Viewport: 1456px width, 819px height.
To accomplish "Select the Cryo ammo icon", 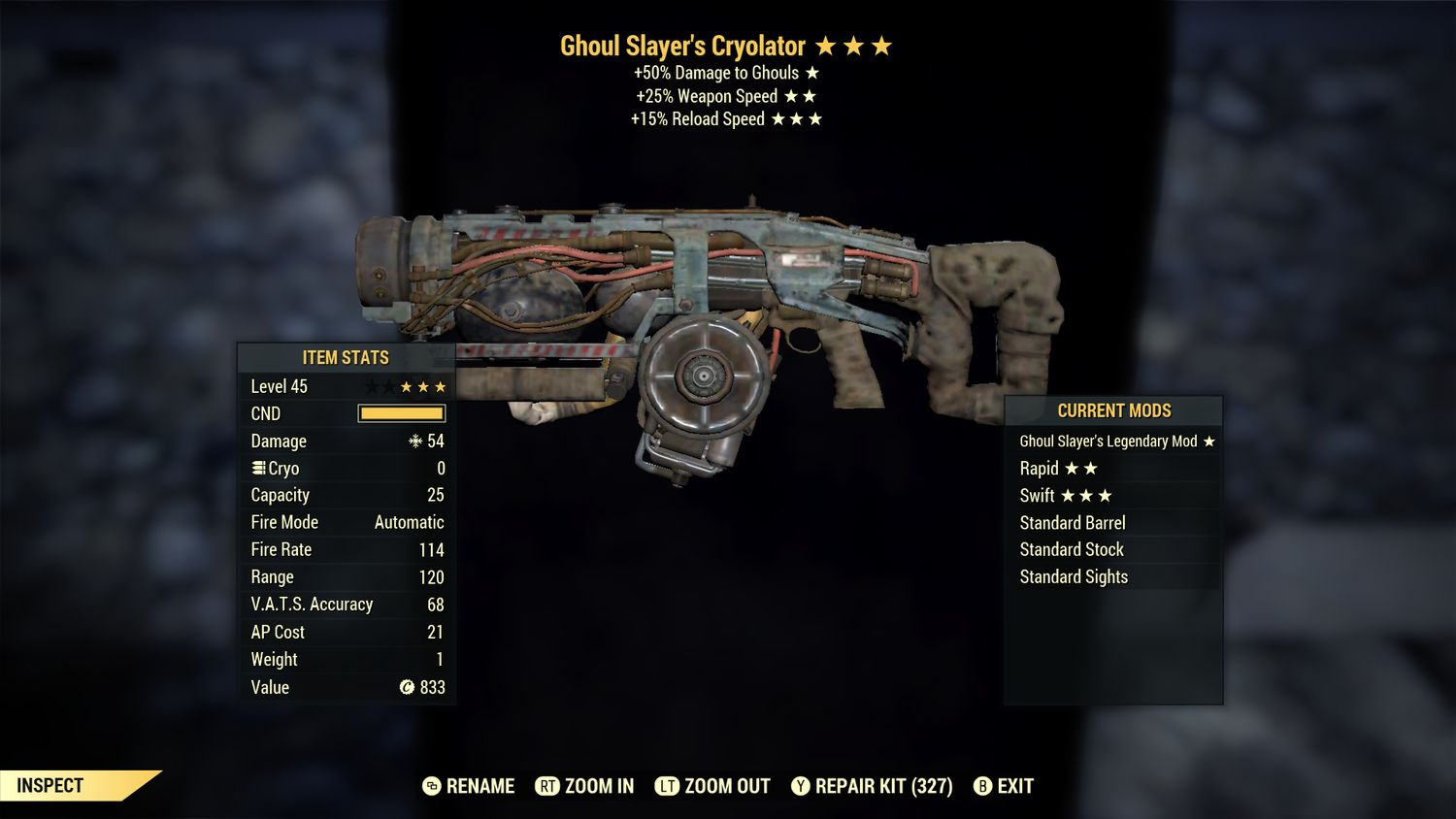I will coord(256,468).
